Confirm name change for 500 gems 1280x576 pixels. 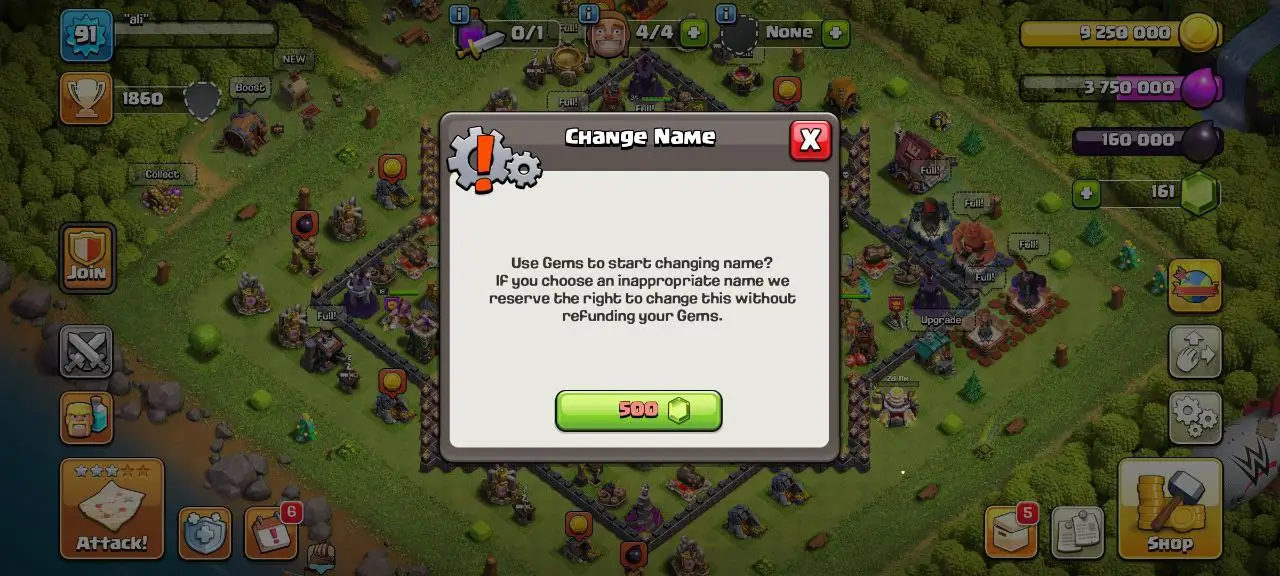click(x=638, y=410)
